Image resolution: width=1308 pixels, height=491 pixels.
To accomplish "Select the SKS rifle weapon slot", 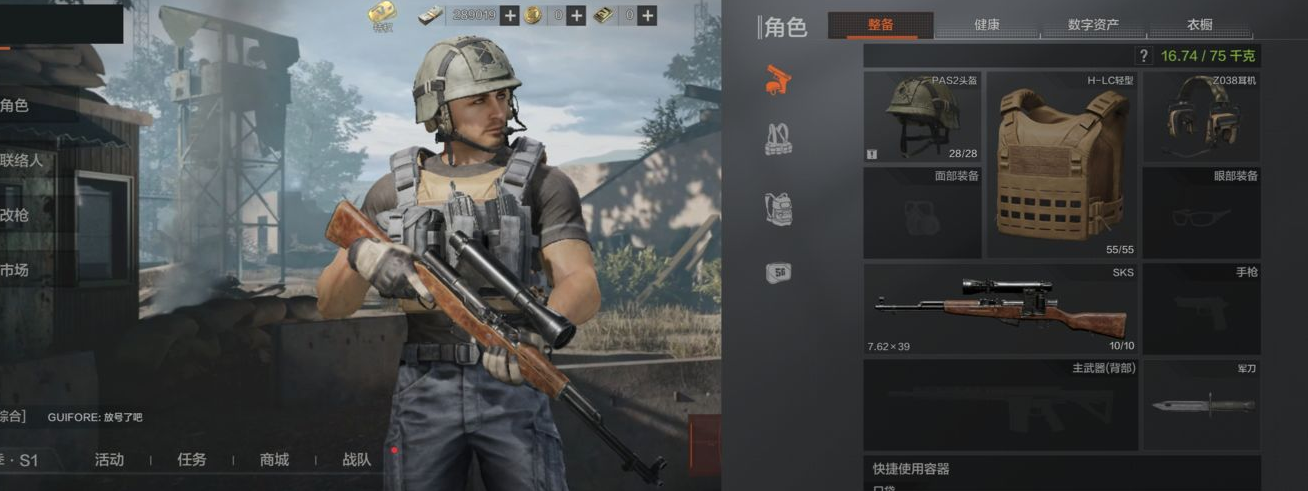I will pos(1000,309).
